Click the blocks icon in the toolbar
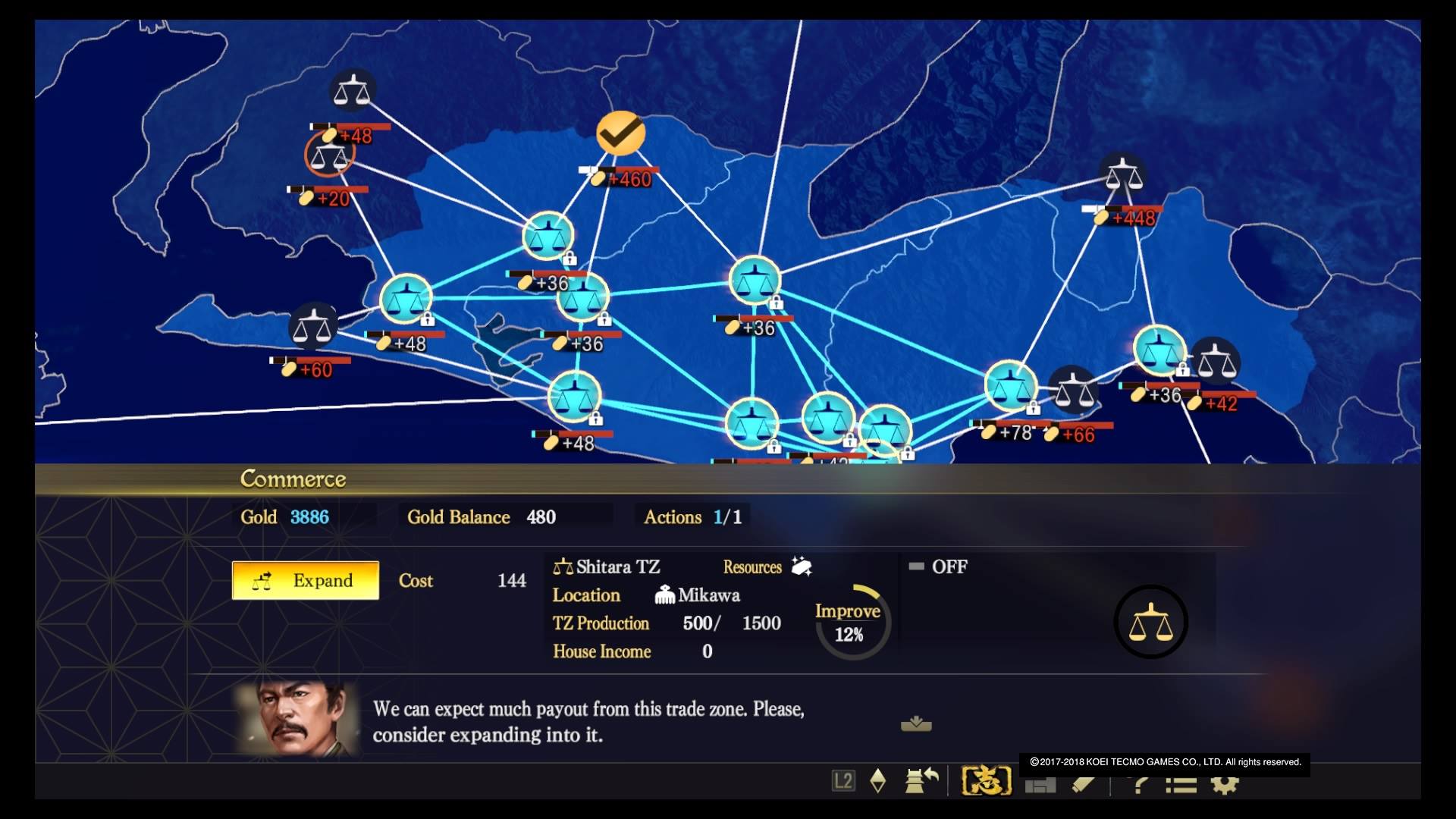The width and height of the screenshot is (1456, 819). (x=1040, y=785)
